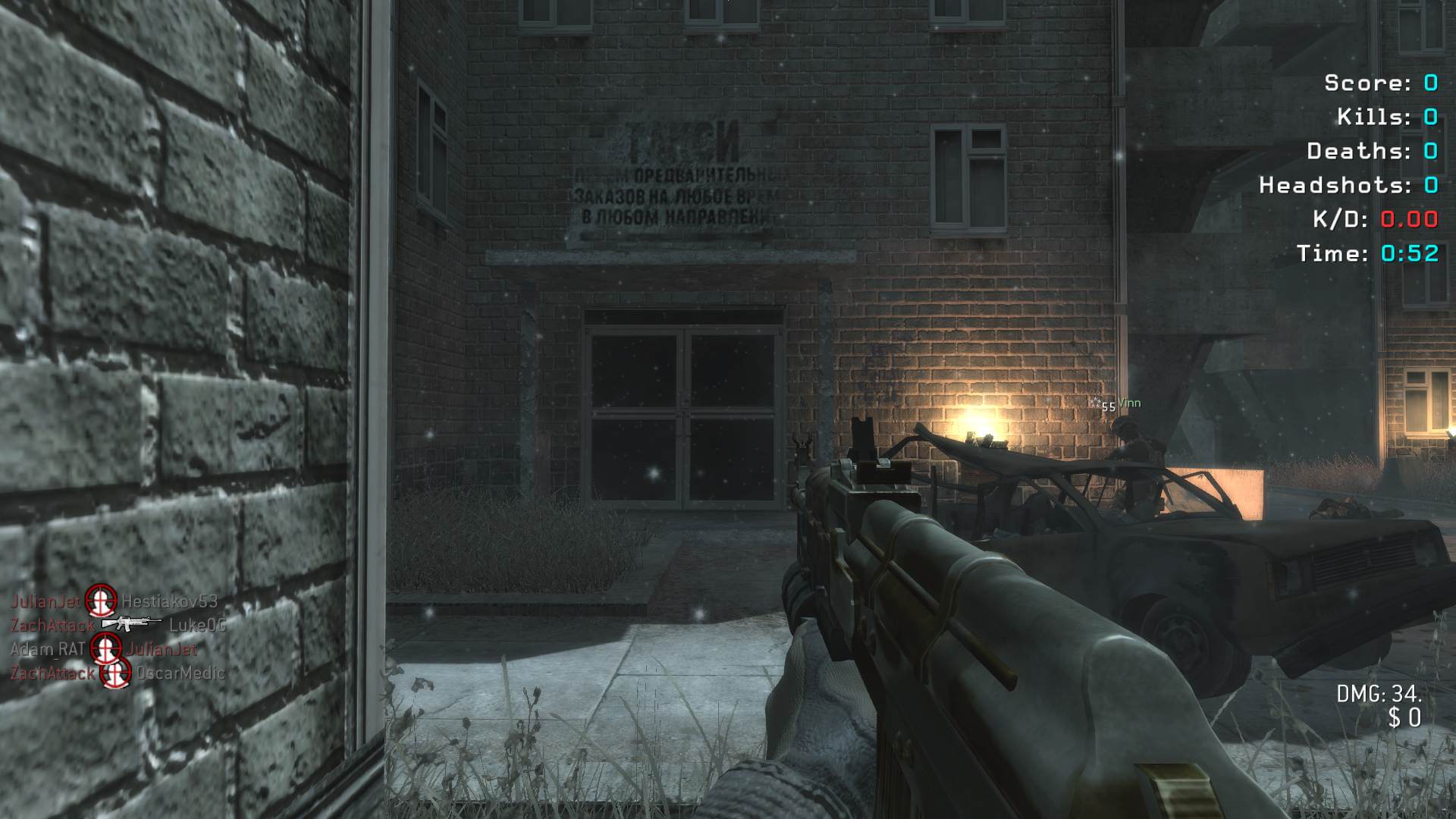Select Adam_RAT in the kill feed
The height and width of the screenshot is (819, 1456).
pyautogui.click(x=47, y=649)
